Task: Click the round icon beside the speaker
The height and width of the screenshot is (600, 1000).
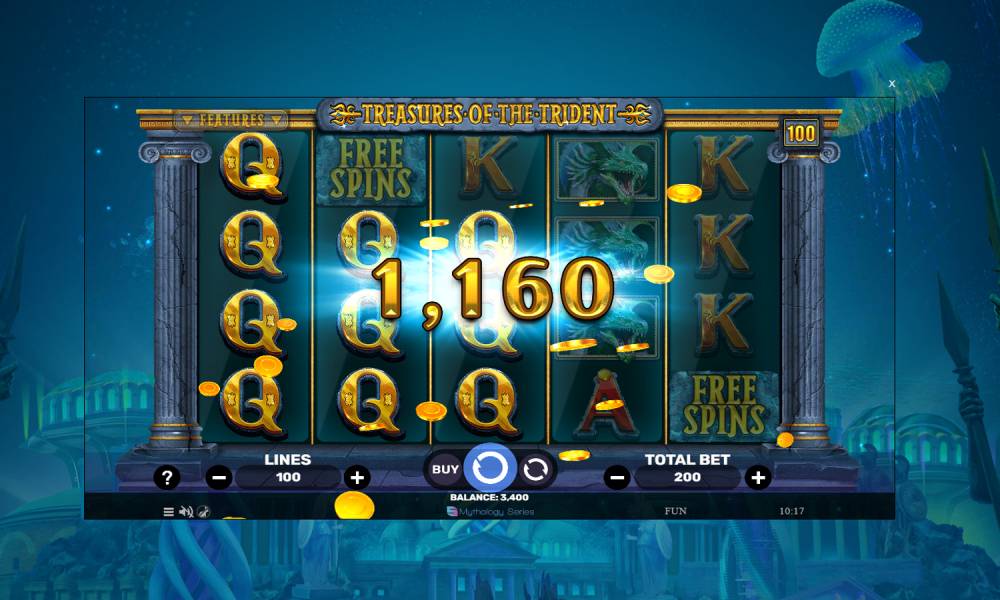Action: click(x=203, y=511)
